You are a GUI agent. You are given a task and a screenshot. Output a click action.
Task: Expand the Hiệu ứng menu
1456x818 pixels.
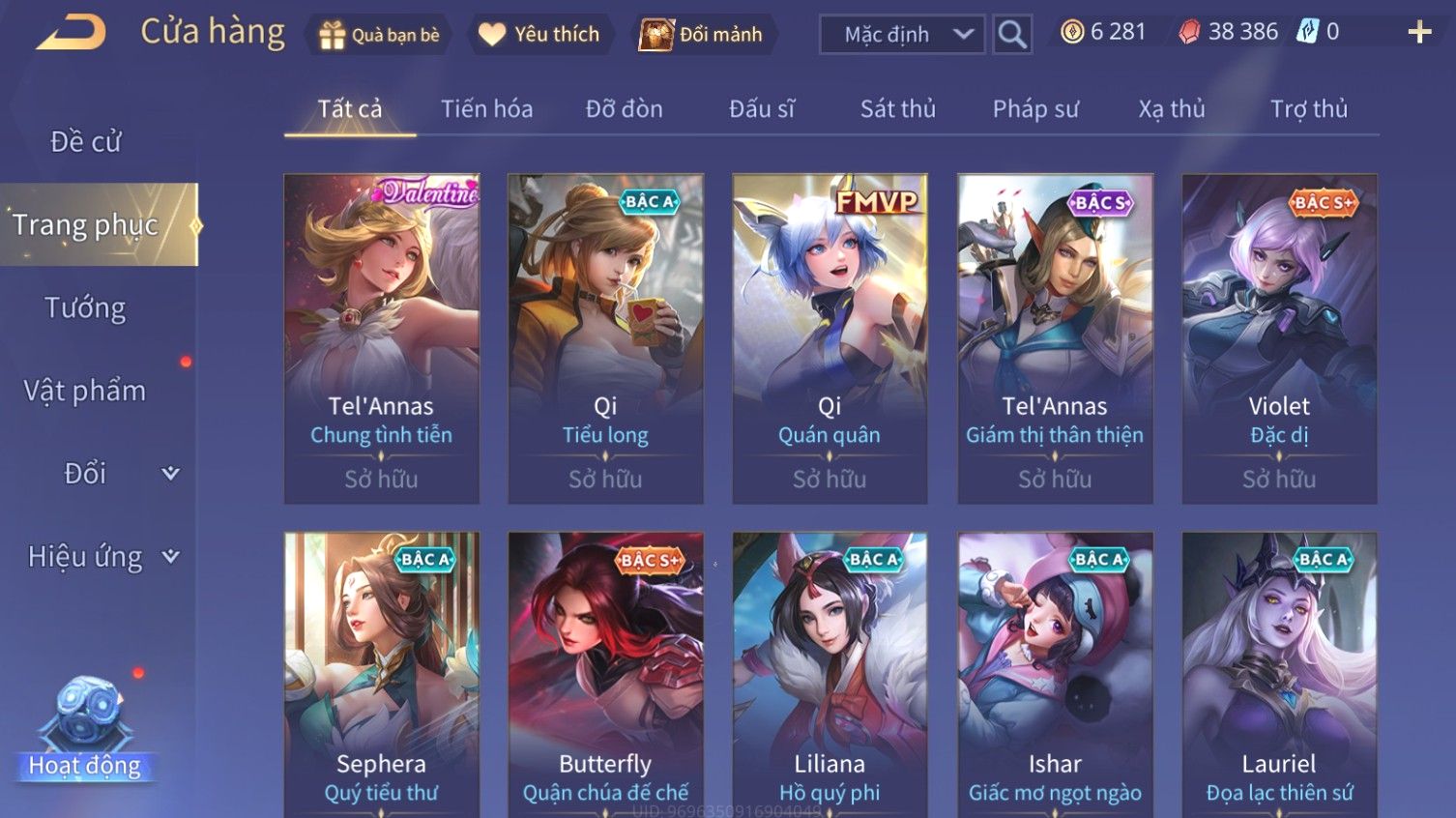pyautogui.click(x=102, y=557)
